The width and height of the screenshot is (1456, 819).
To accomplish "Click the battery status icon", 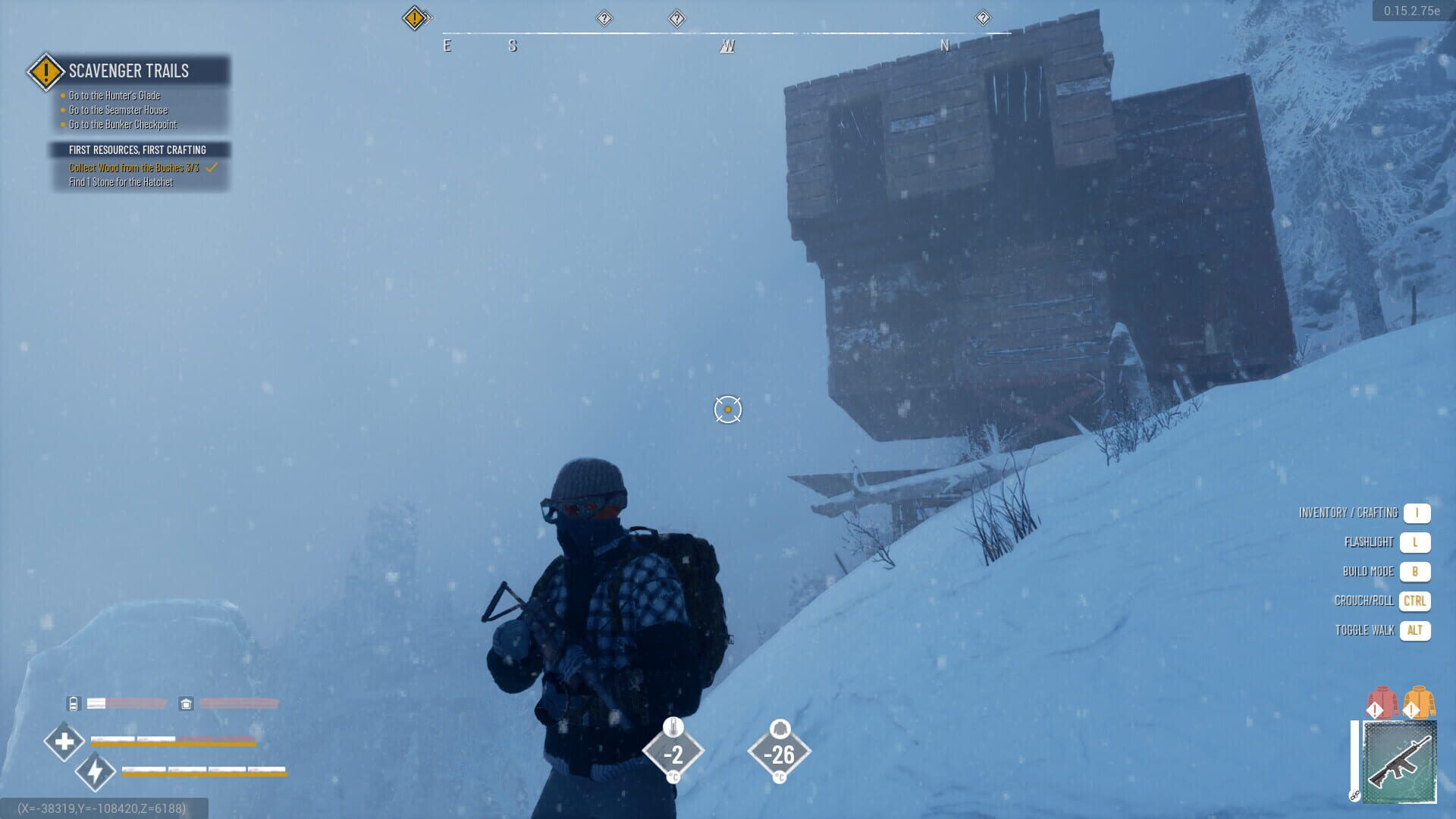I will tap(73, 703).
